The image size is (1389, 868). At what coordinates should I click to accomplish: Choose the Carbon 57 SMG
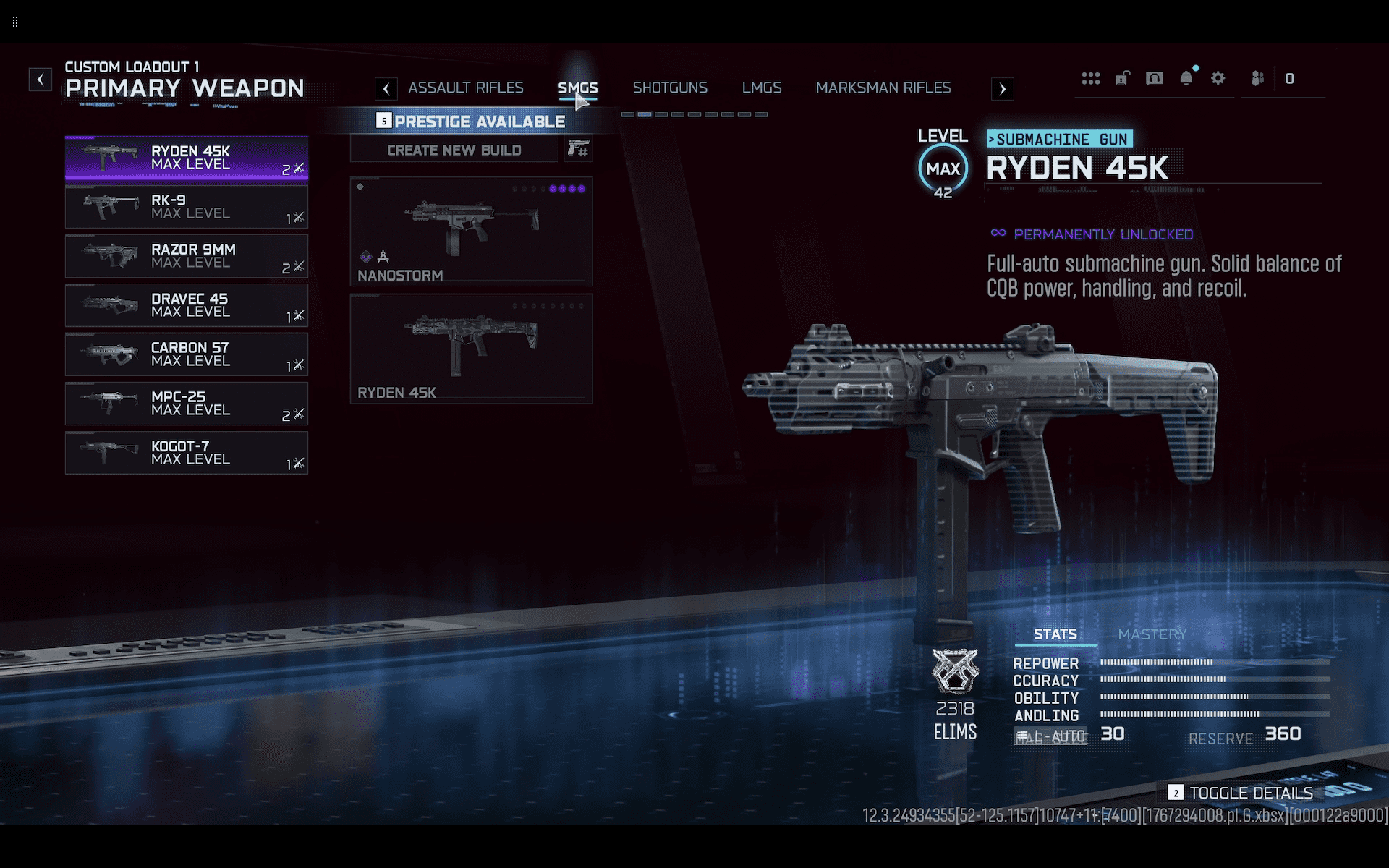187,354
